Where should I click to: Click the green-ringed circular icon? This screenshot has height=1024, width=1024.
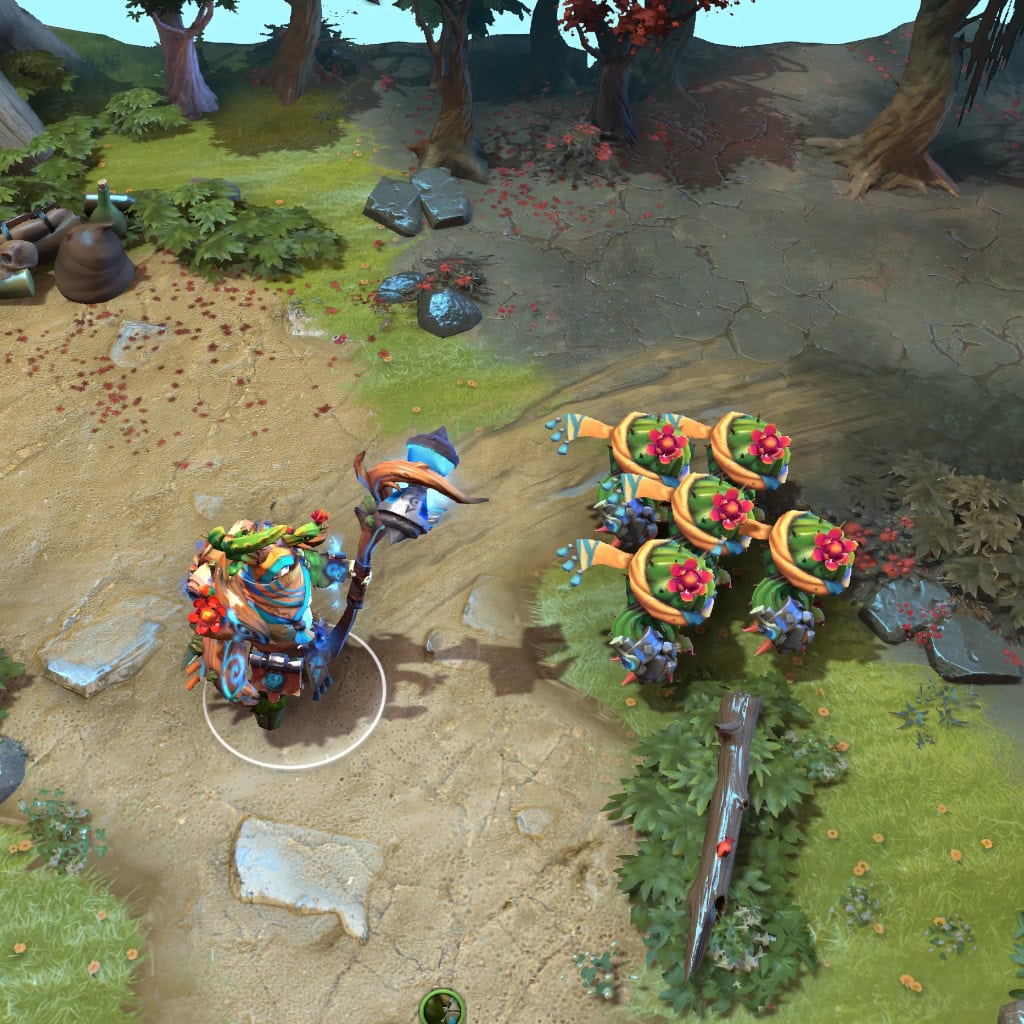442,1008
